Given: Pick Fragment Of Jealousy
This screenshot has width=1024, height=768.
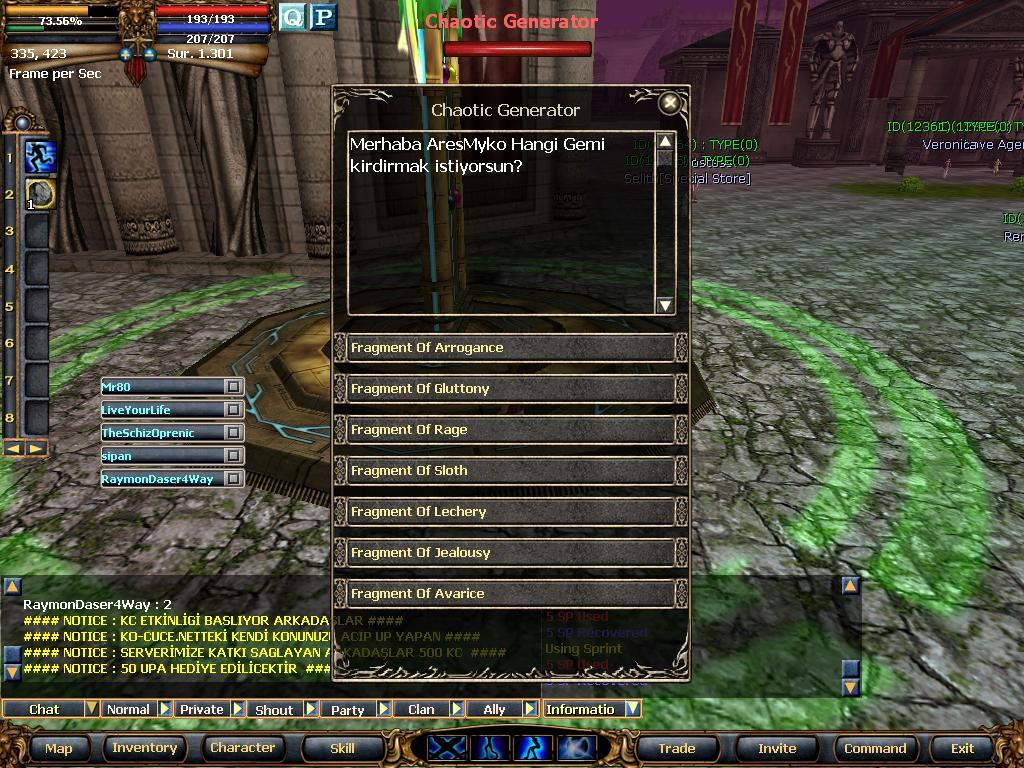Looking at the screenshot, I should [510, 553].
